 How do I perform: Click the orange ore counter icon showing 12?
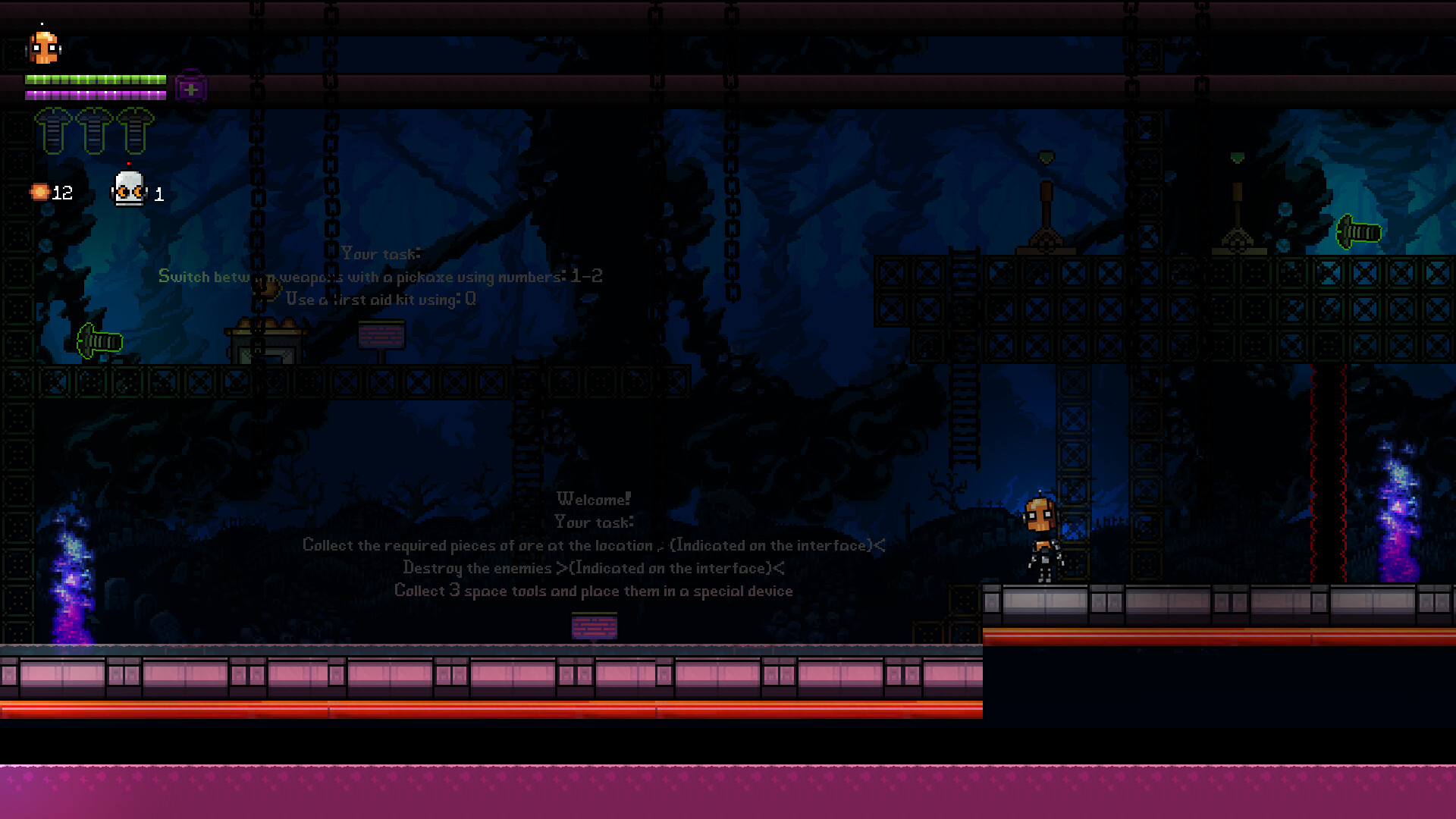pos(39,192)
